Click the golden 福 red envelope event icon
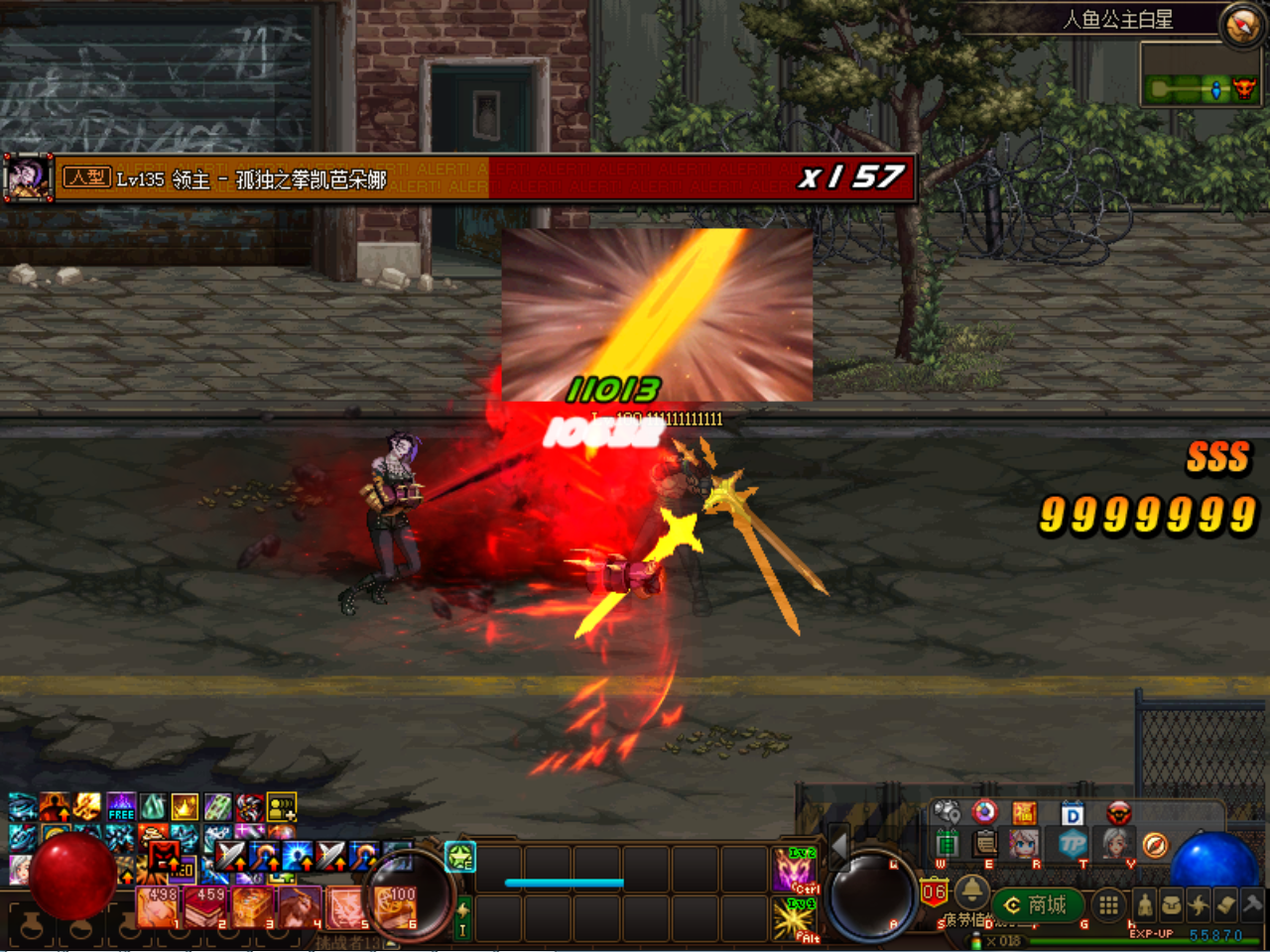 pyautogui.click(x=1024, y=813)
